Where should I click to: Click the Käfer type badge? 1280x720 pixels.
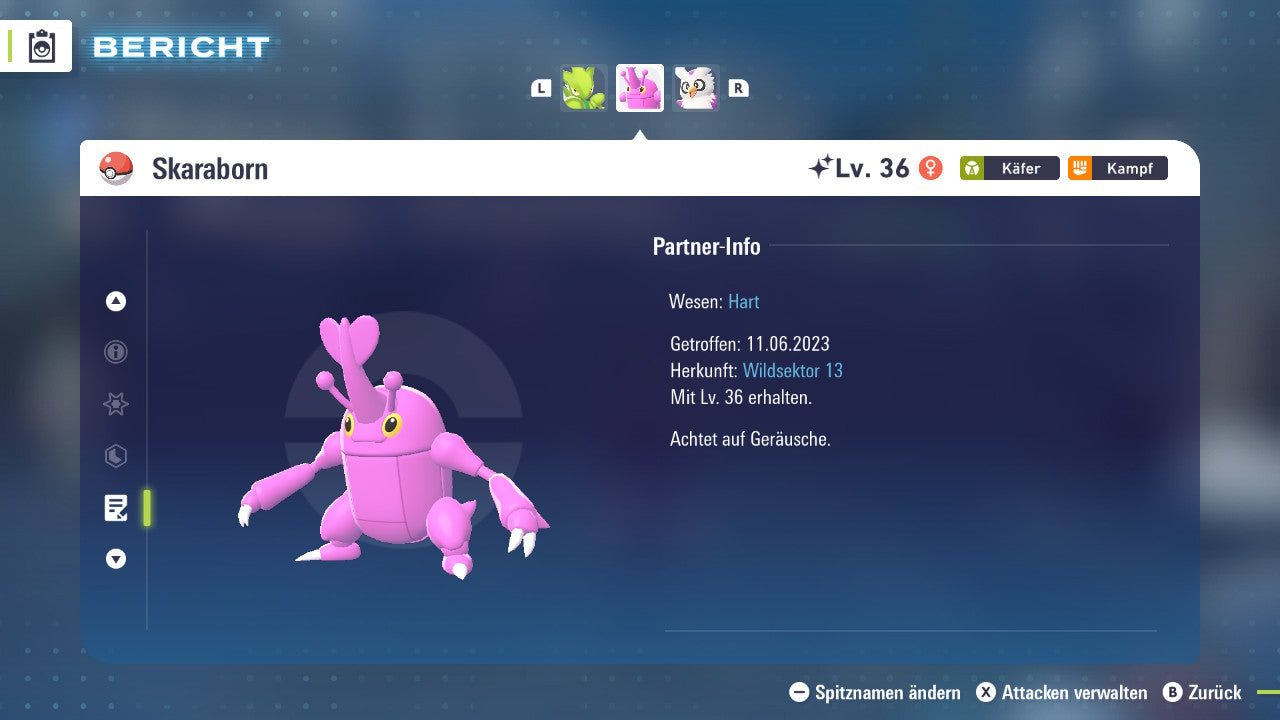click(1008, 168)
